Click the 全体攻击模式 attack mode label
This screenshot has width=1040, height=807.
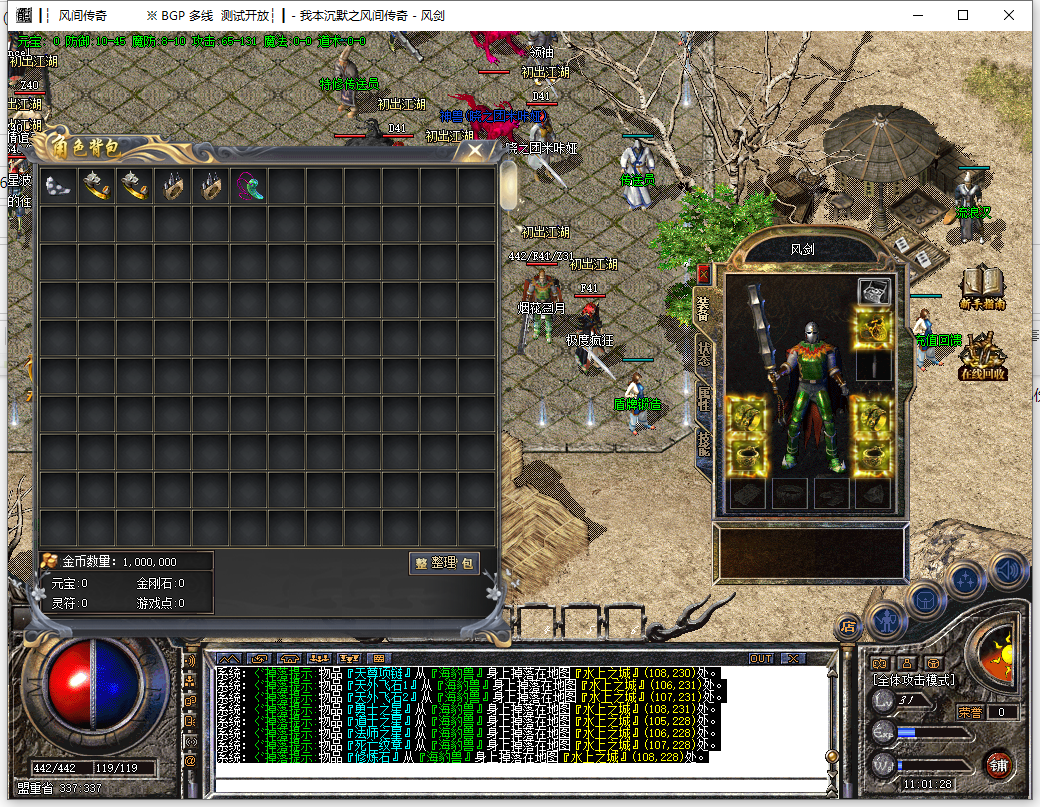tap(914, 680)
